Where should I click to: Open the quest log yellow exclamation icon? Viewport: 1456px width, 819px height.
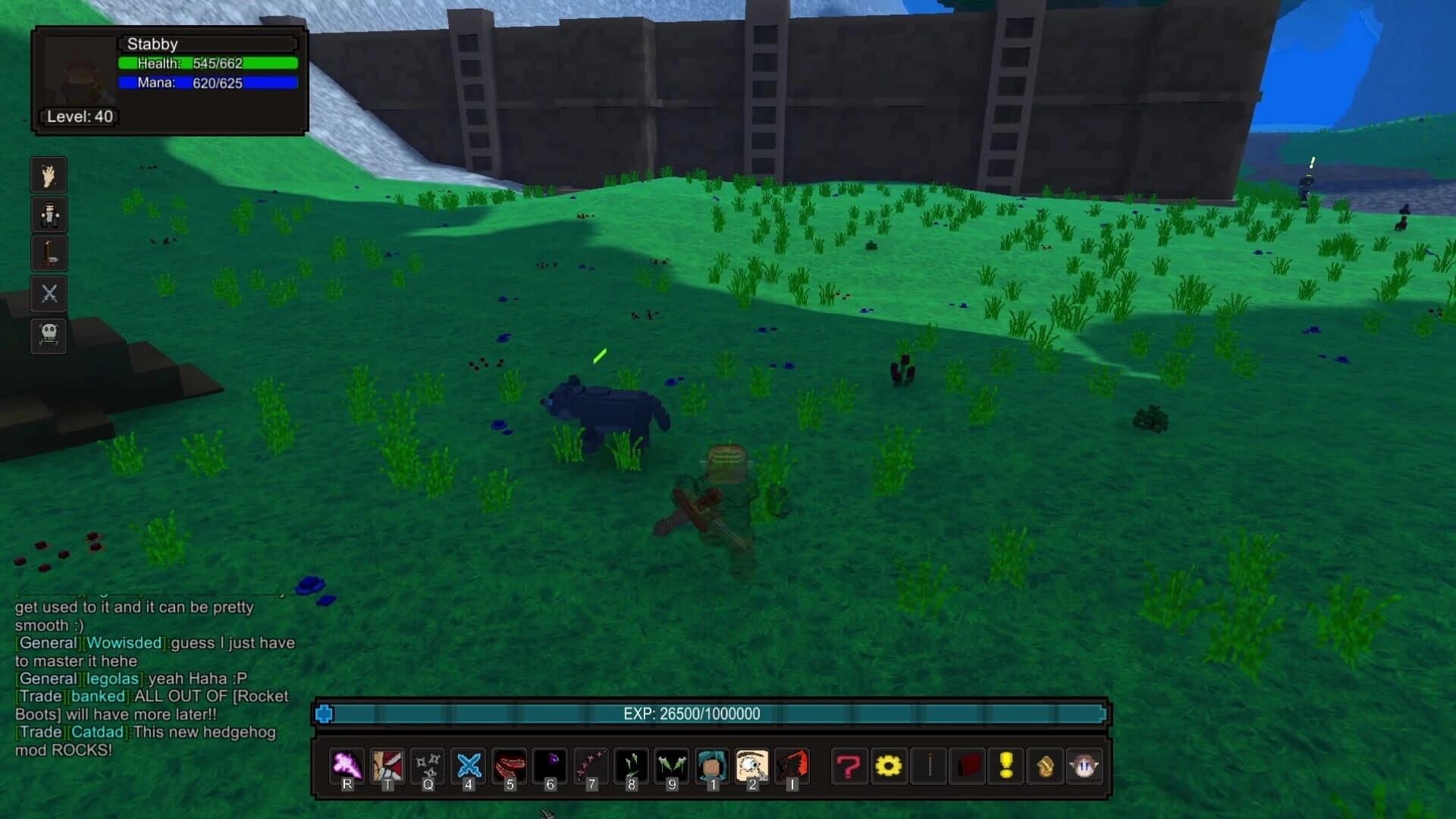(x=1008, y=766)
